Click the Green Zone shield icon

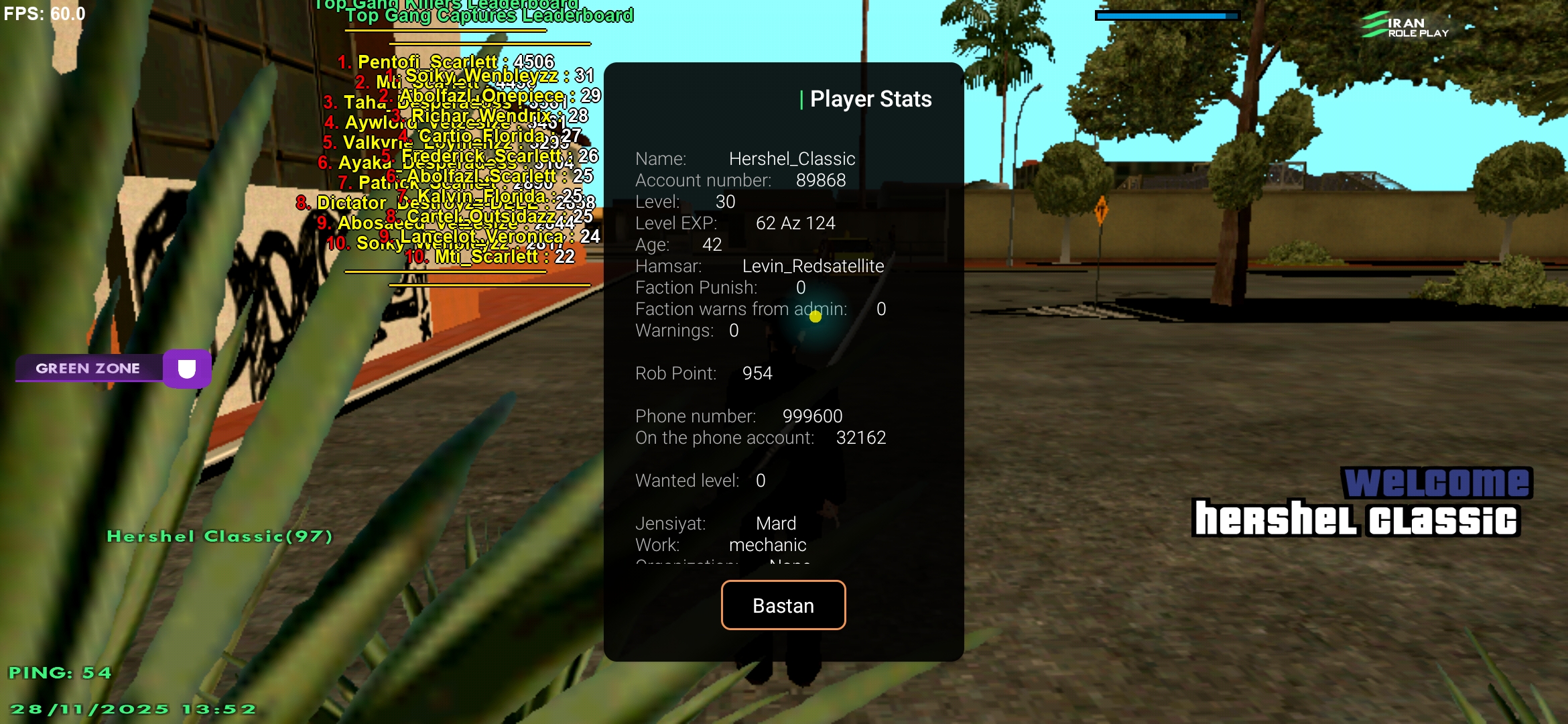pos(186,368)
